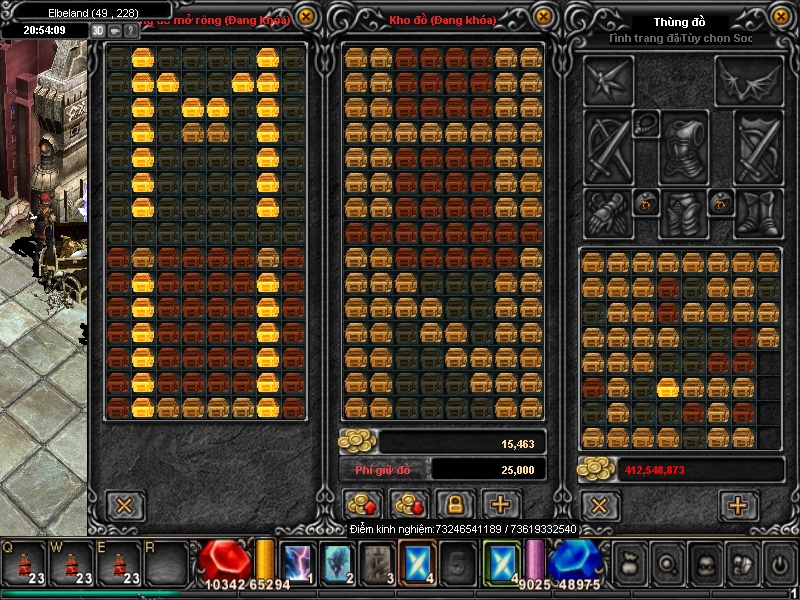Close the expanded storage panel
800x600 pixels.
point(305,17)
